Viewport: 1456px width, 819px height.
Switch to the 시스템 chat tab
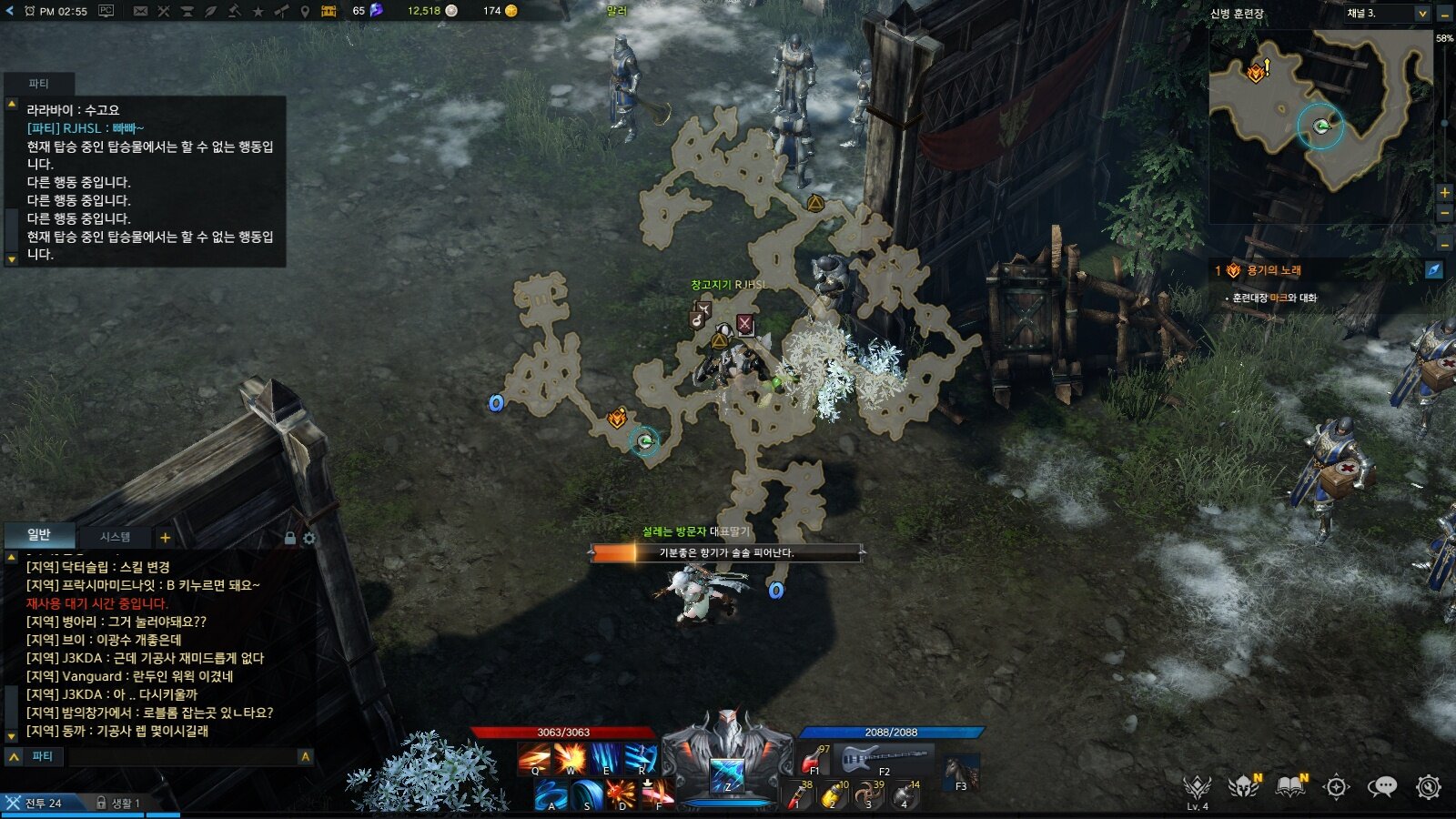pyautogui.click(x=115, y=537)
